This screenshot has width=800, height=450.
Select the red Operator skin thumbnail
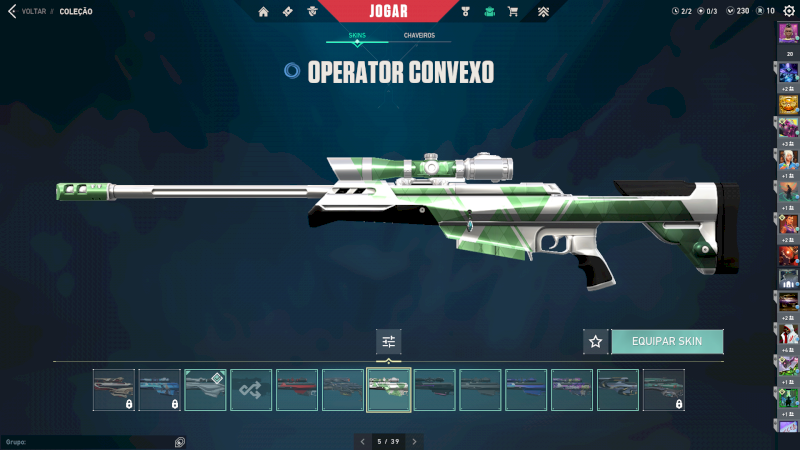pos(297,390)
